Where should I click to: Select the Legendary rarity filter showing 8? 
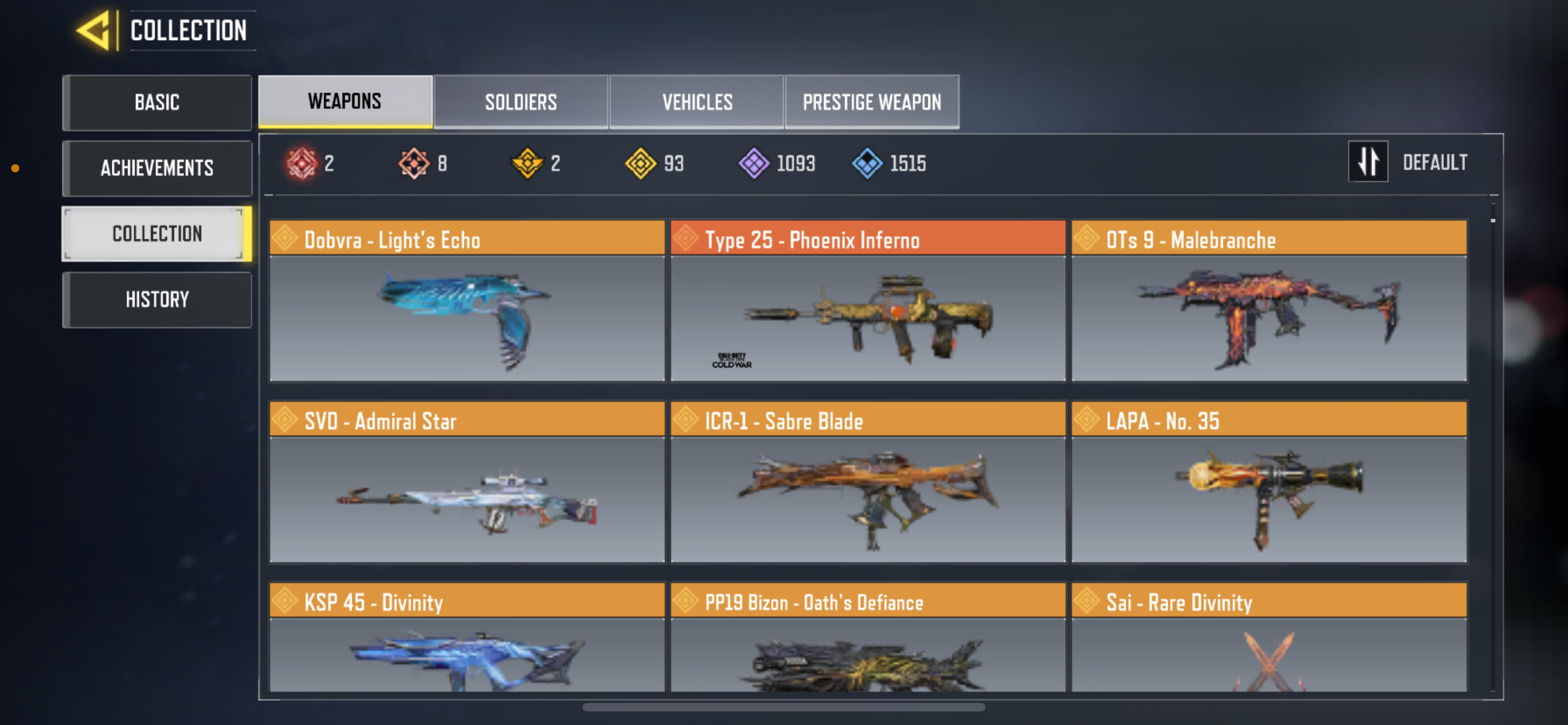413,163
